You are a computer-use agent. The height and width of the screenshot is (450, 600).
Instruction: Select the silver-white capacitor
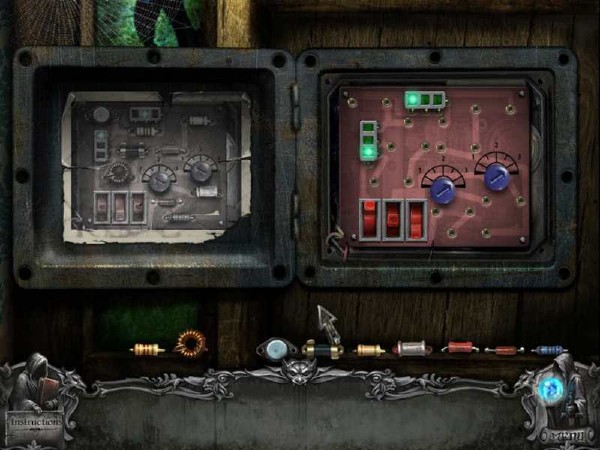click(411, 348)
